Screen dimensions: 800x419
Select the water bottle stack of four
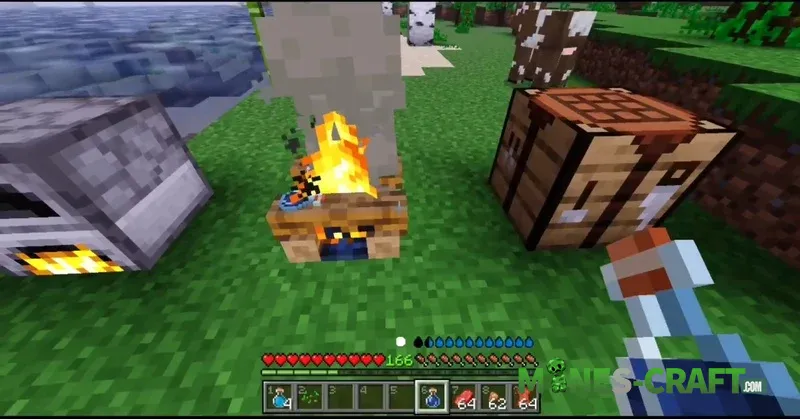coord(279,397)
